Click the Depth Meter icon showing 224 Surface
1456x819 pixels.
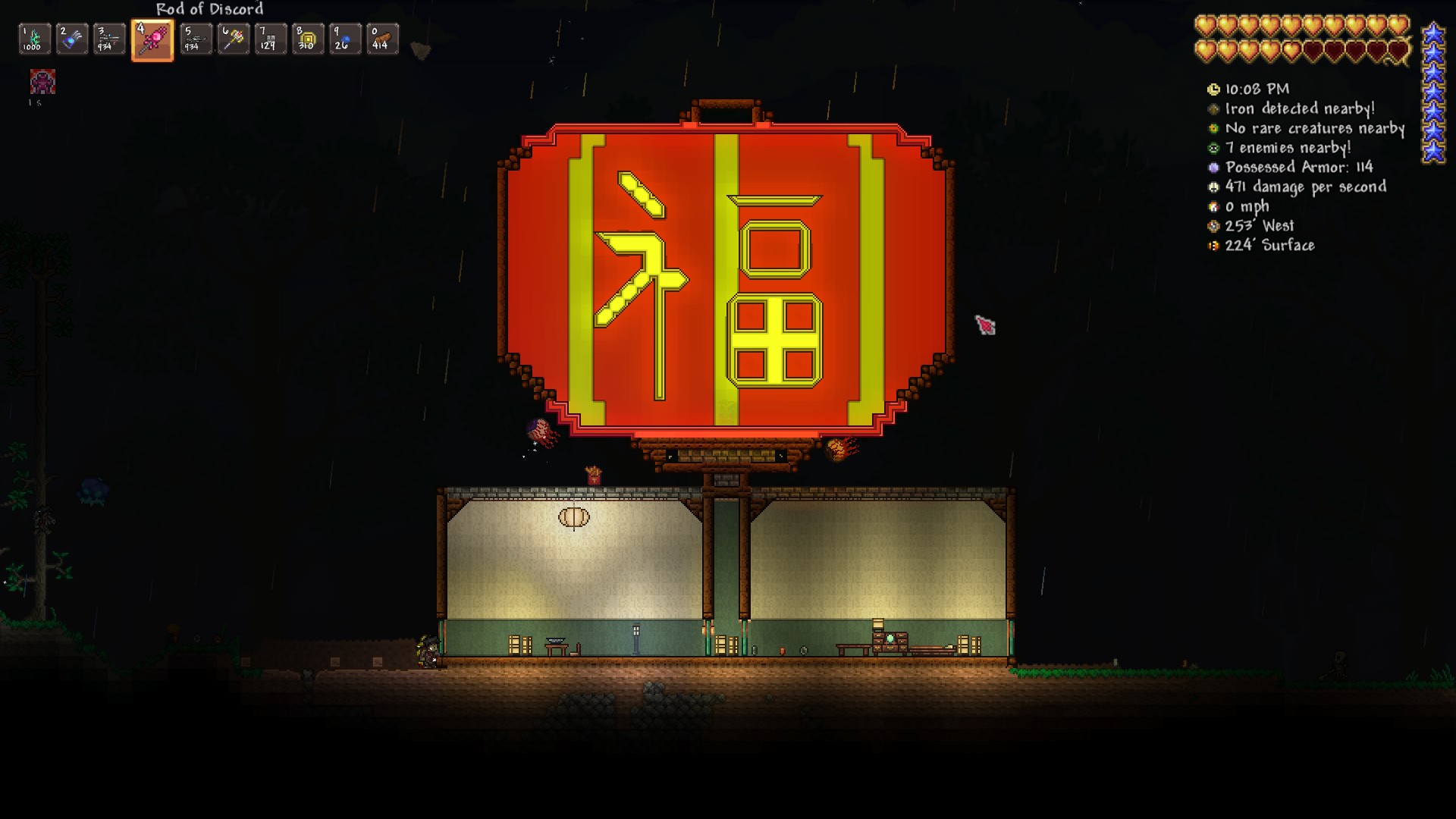1214,246
